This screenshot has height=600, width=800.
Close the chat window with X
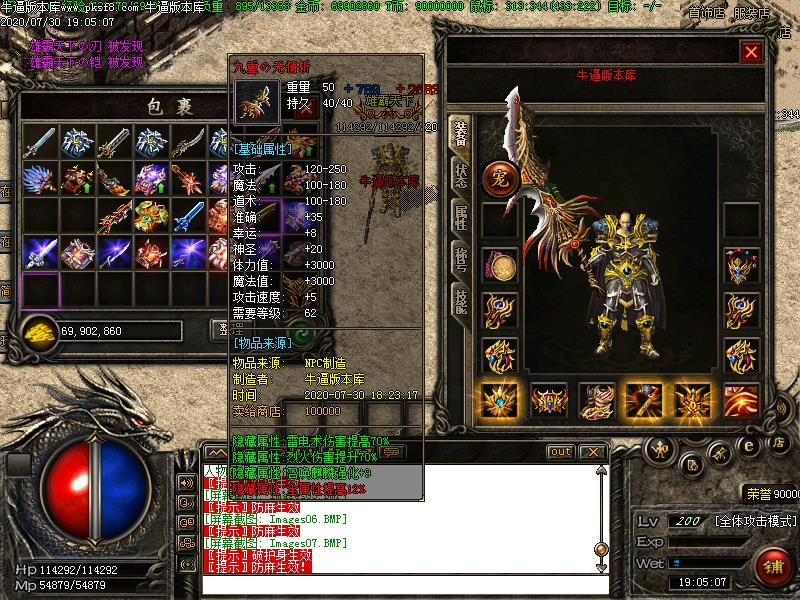[x=592, y=452]
